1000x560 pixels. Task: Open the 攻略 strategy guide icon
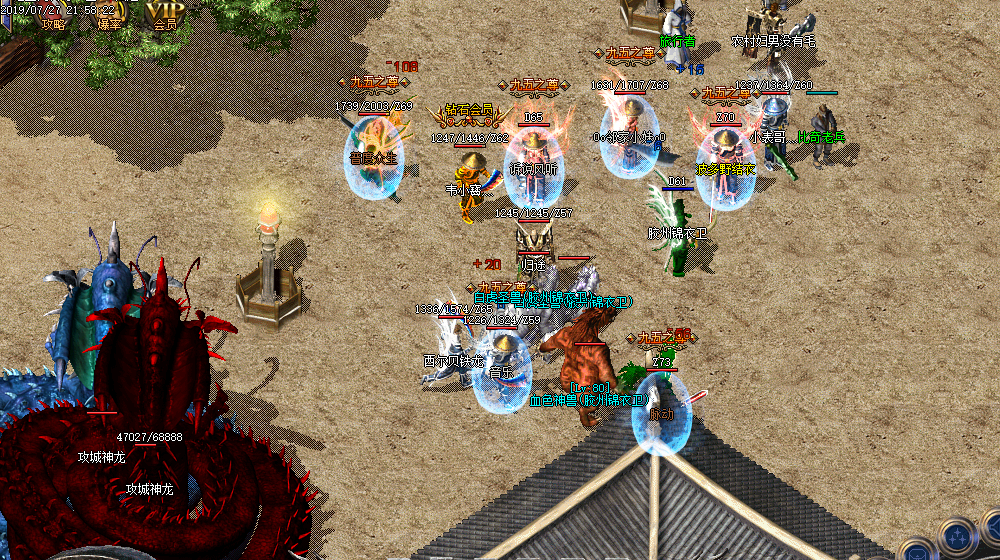click(x=53, y=15)
